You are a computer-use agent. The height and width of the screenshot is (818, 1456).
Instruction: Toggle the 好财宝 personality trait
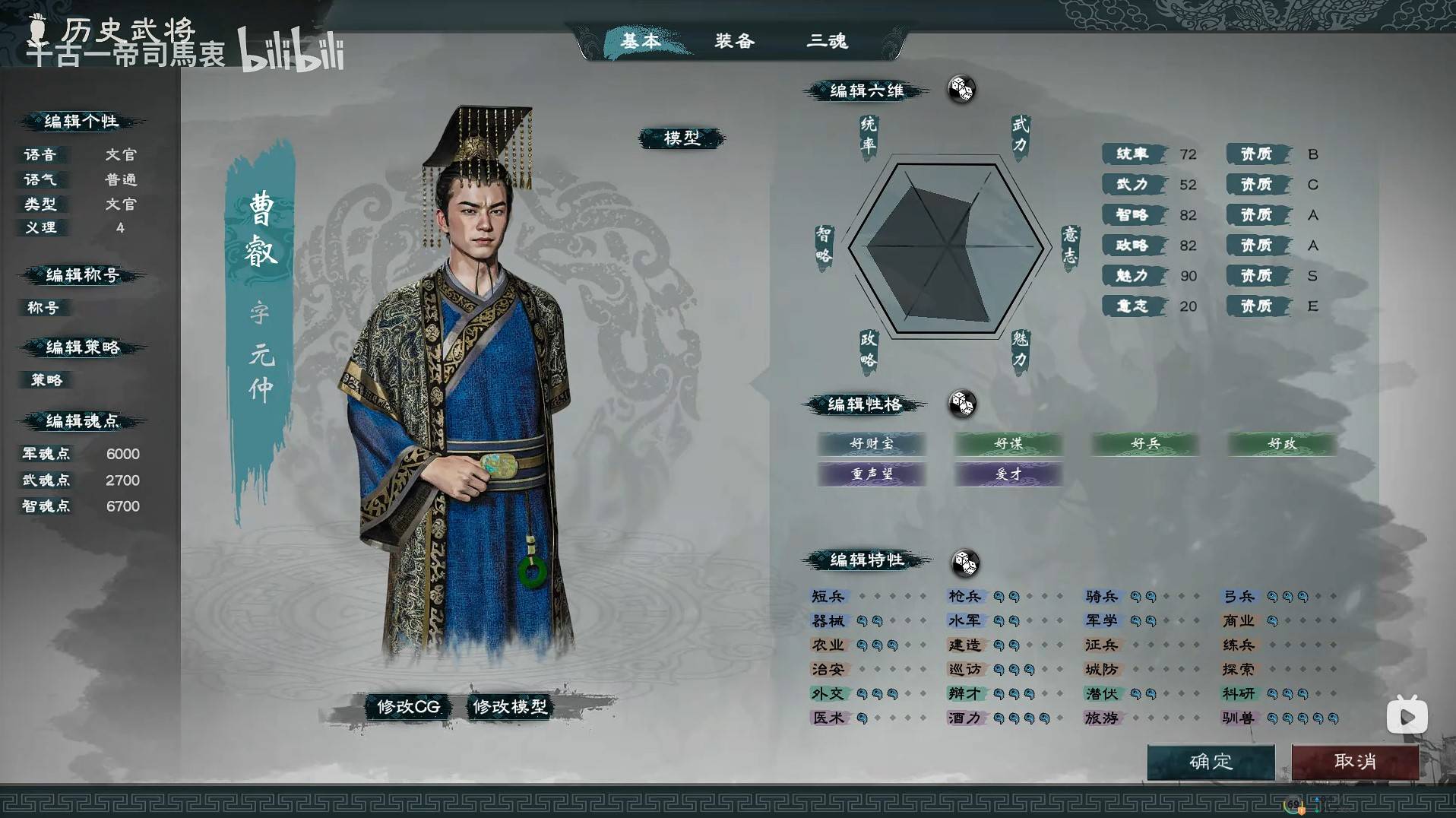pos(872,444)
